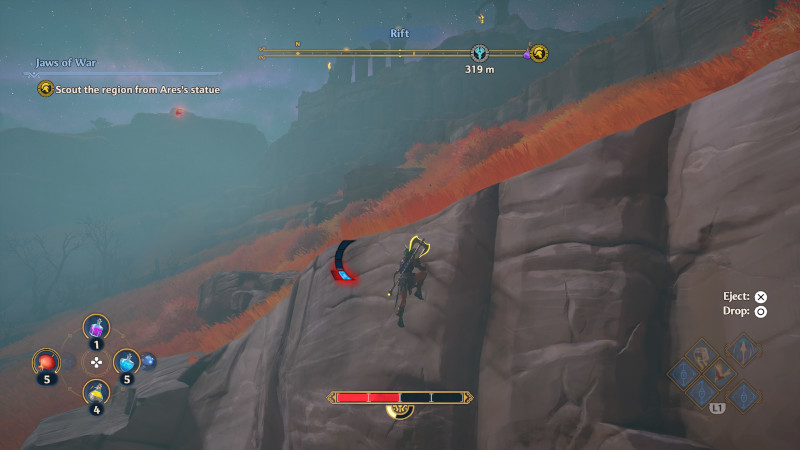Activate the fist strike ability icon
The width and height of the screenshot is (800, 450).
pos(702,352)
